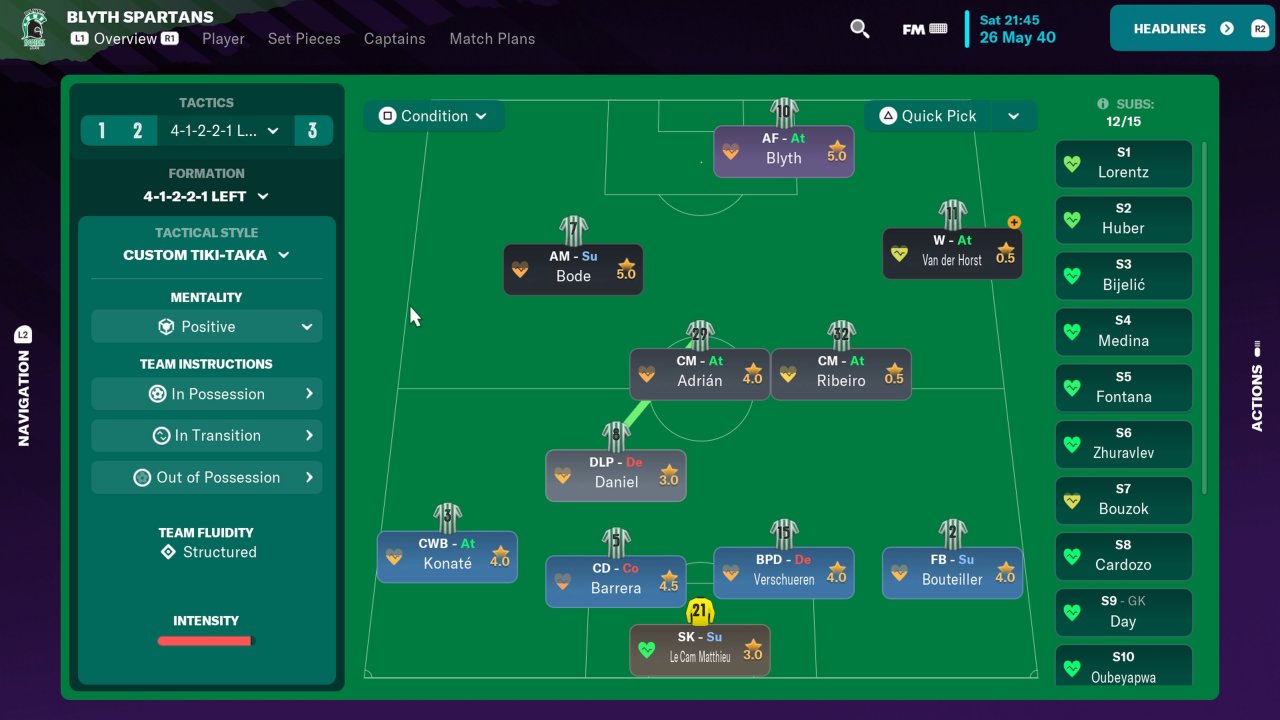
Task: Select the Daniel DLP player card
Action: pyautogui.click(x=616, y=474)
